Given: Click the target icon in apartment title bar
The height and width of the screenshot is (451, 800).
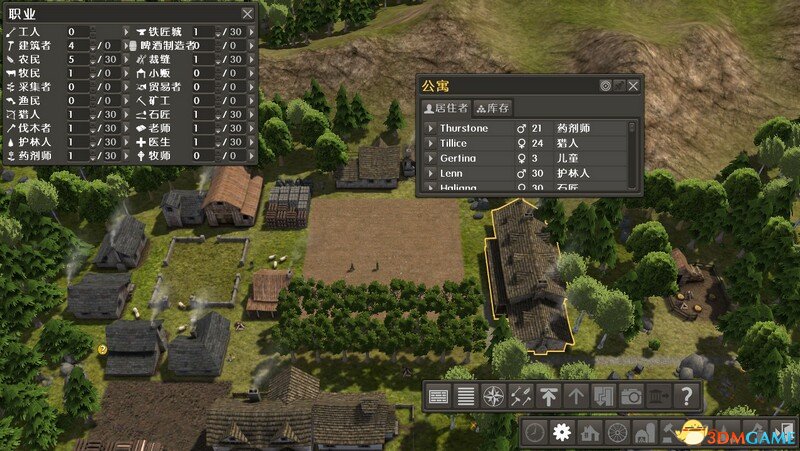Looking at the screenshot, I should click(x=605, y=86).
